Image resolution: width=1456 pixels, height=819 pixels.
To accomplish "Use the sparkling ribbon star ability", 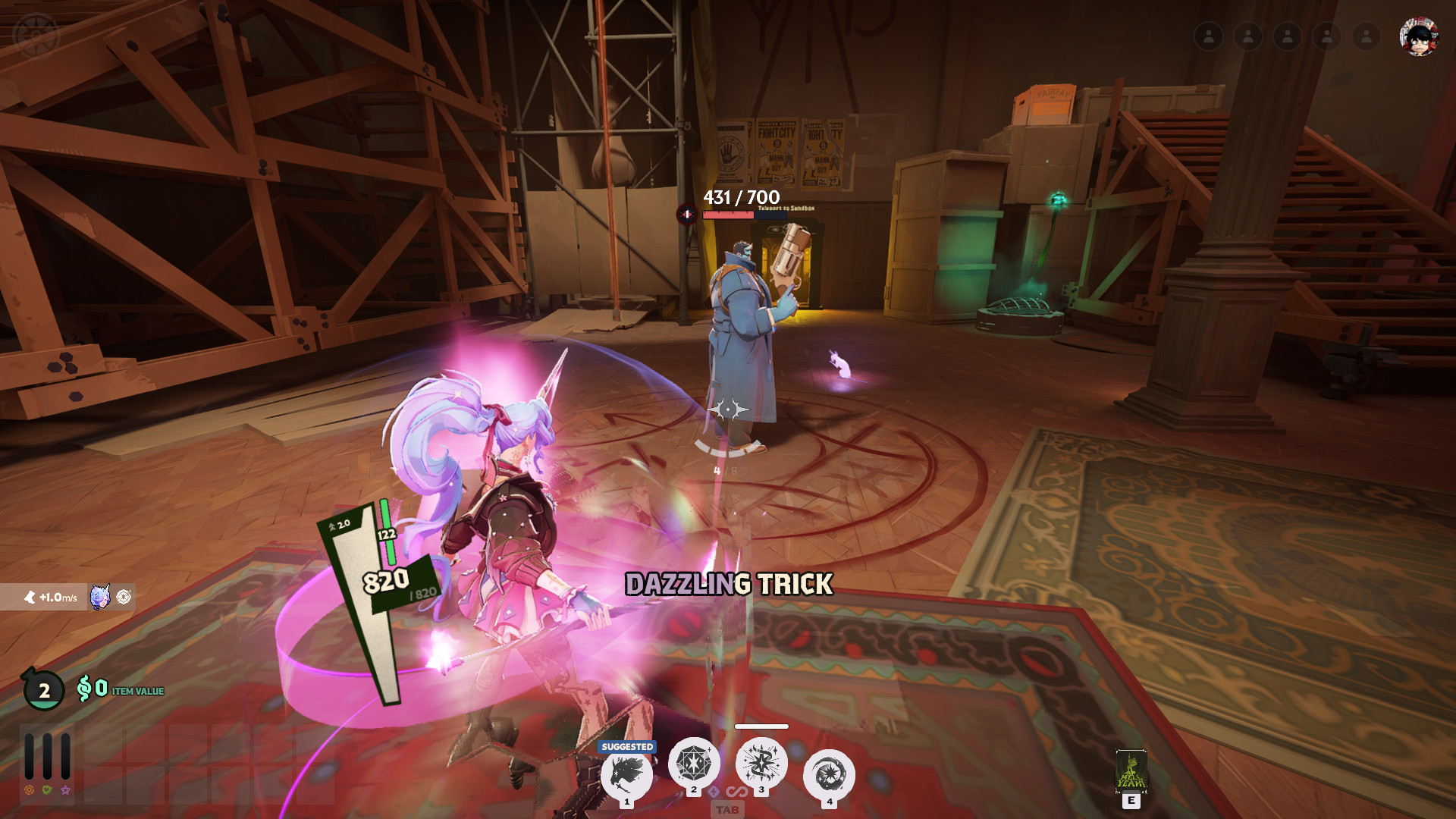I will [761, 763].
